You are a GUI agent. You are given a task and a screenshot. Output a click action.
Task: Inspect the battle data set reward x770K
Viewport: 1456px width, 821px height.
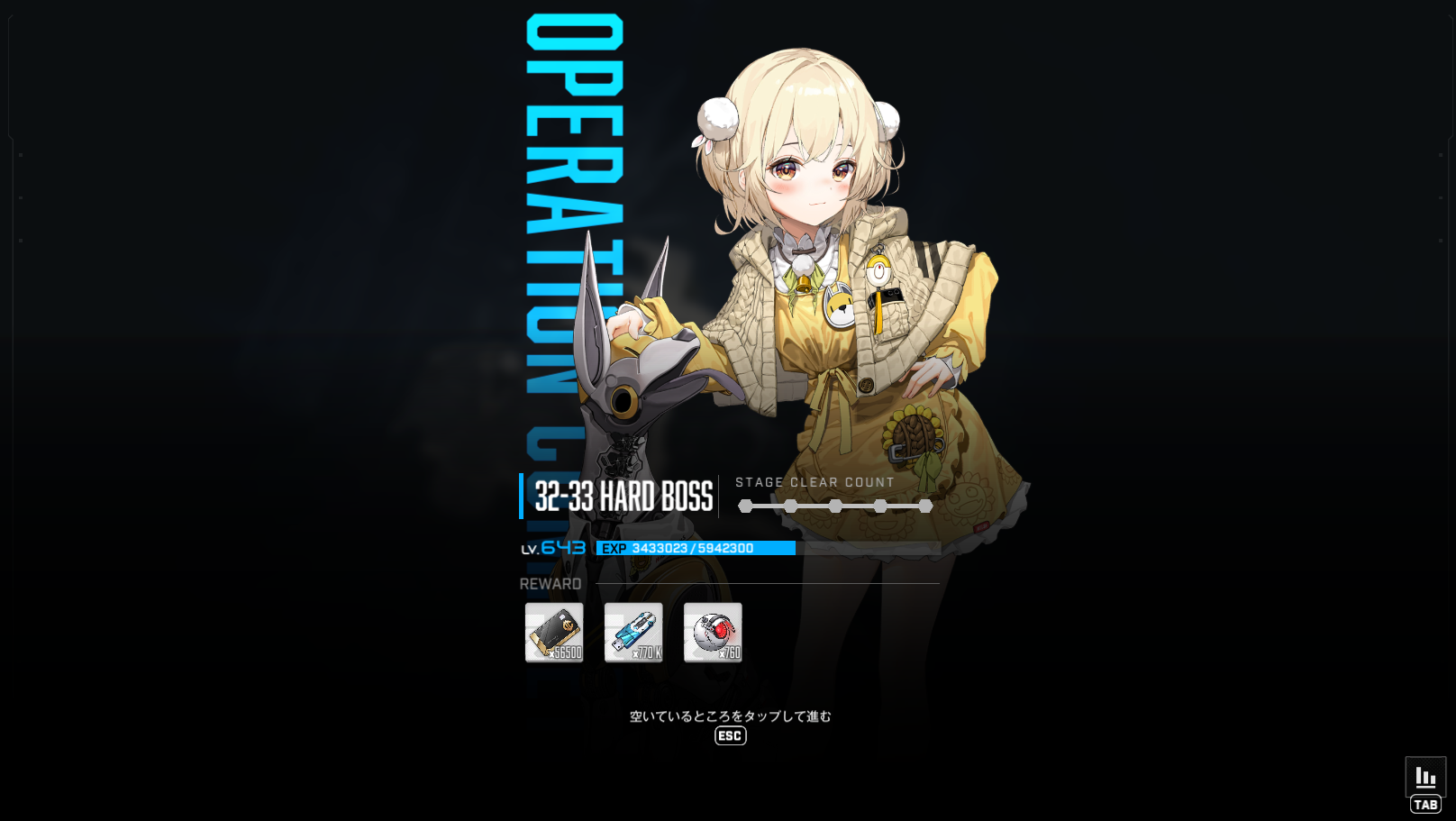[x=633, y=633]
